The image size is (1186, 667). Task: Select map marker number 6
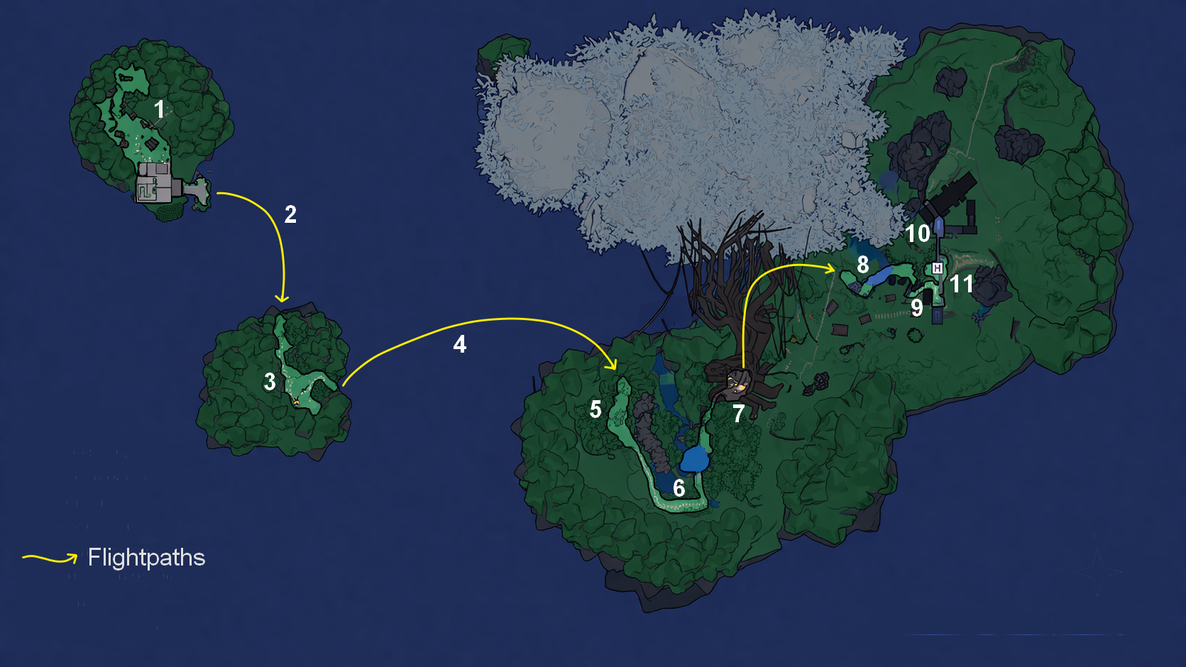pos(679,489)
